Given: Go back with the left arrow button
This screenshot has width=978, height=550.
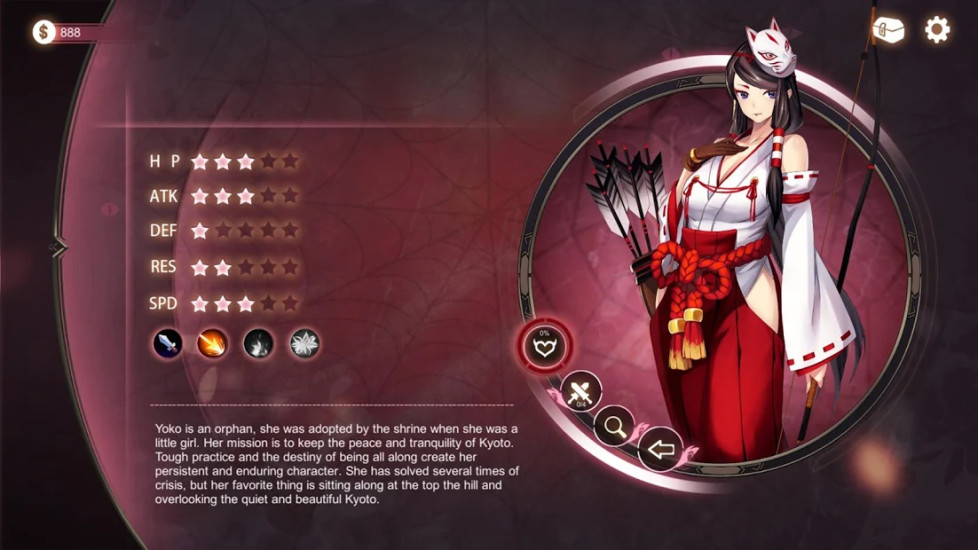Looking at the screenshot, I should pos(659,449).
